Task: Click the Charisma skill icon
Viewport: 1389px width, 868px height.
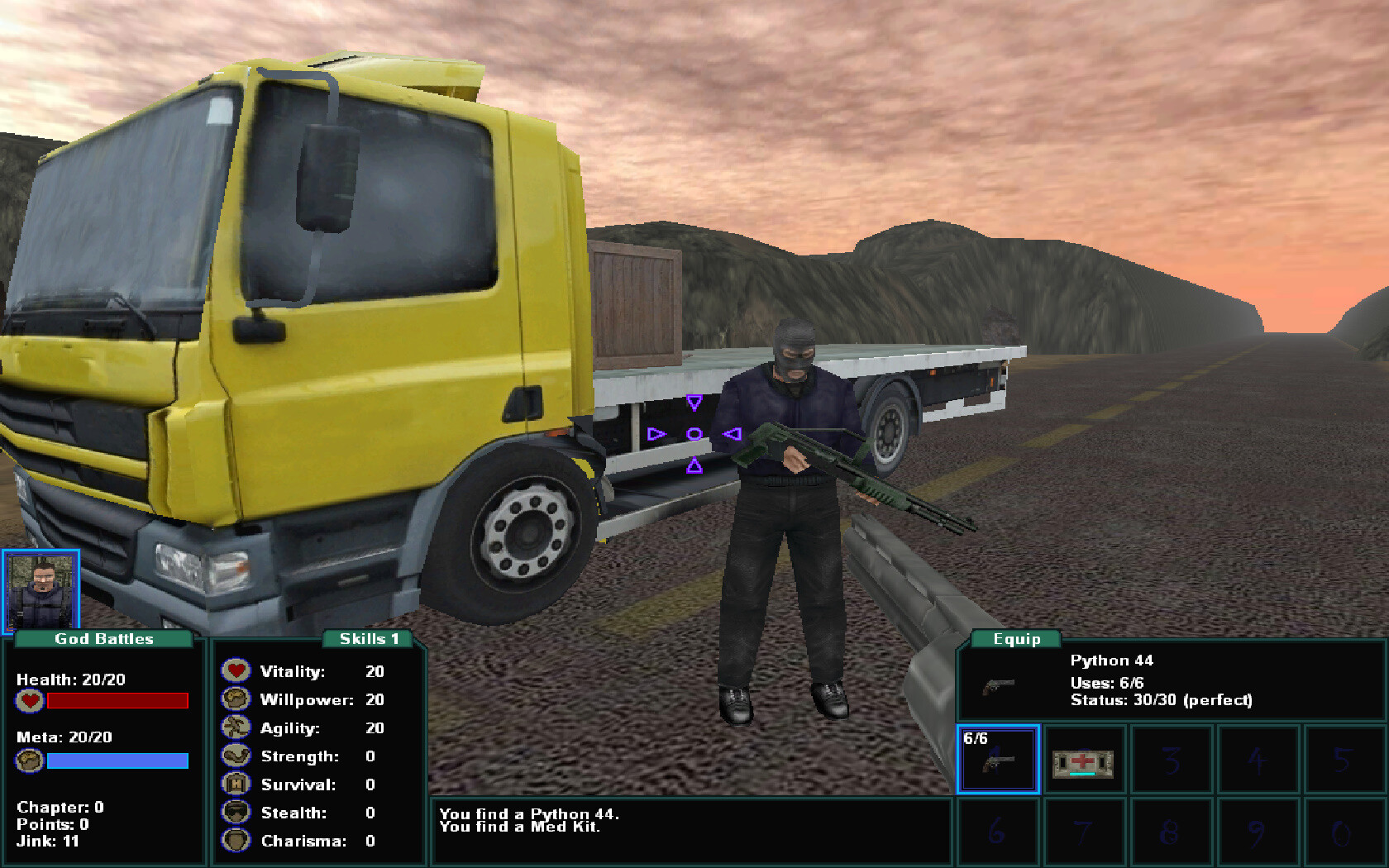Action: coord(236,841)
